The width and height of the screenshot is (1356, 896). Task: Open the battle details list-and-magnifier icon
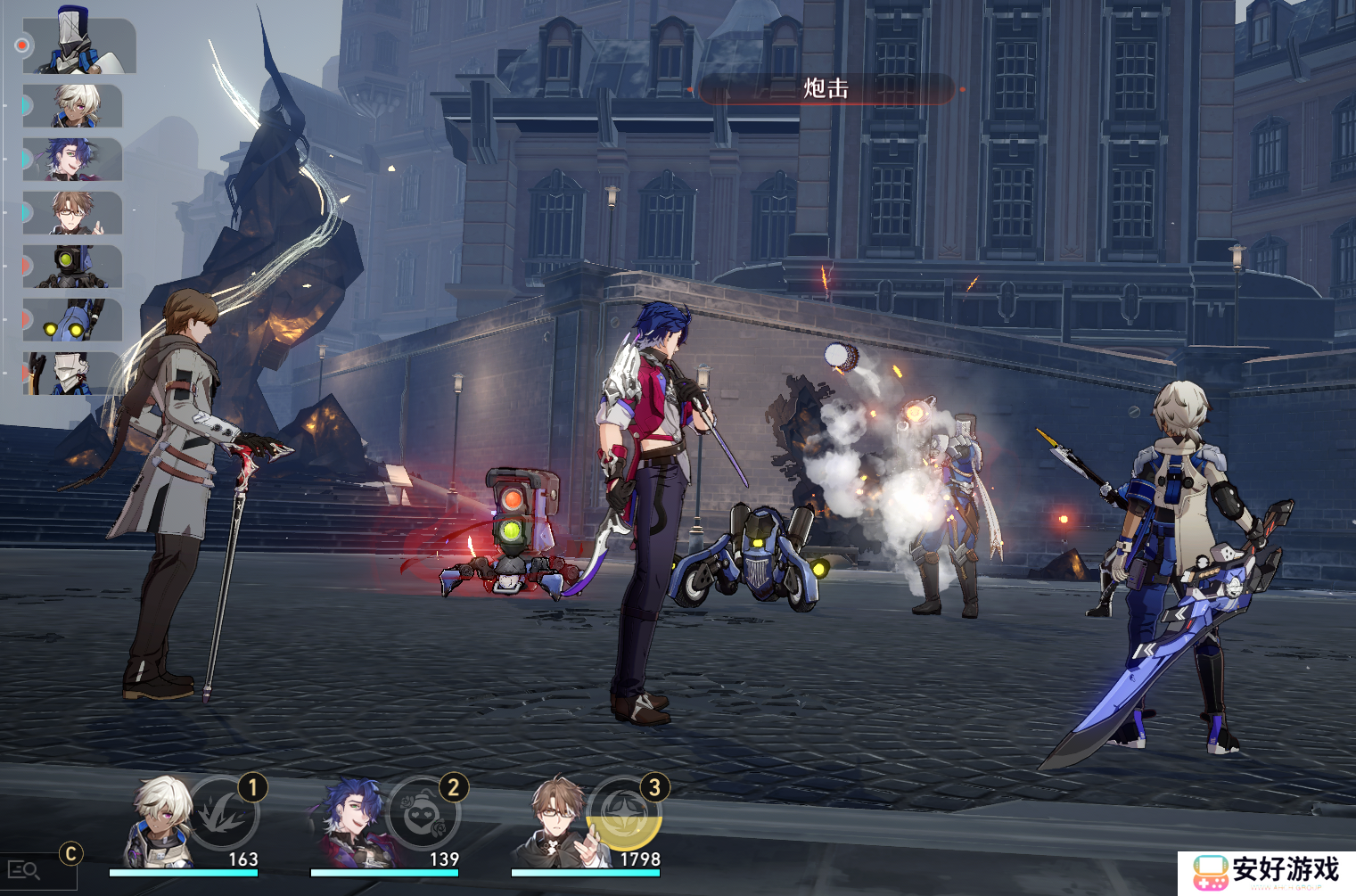24,870
